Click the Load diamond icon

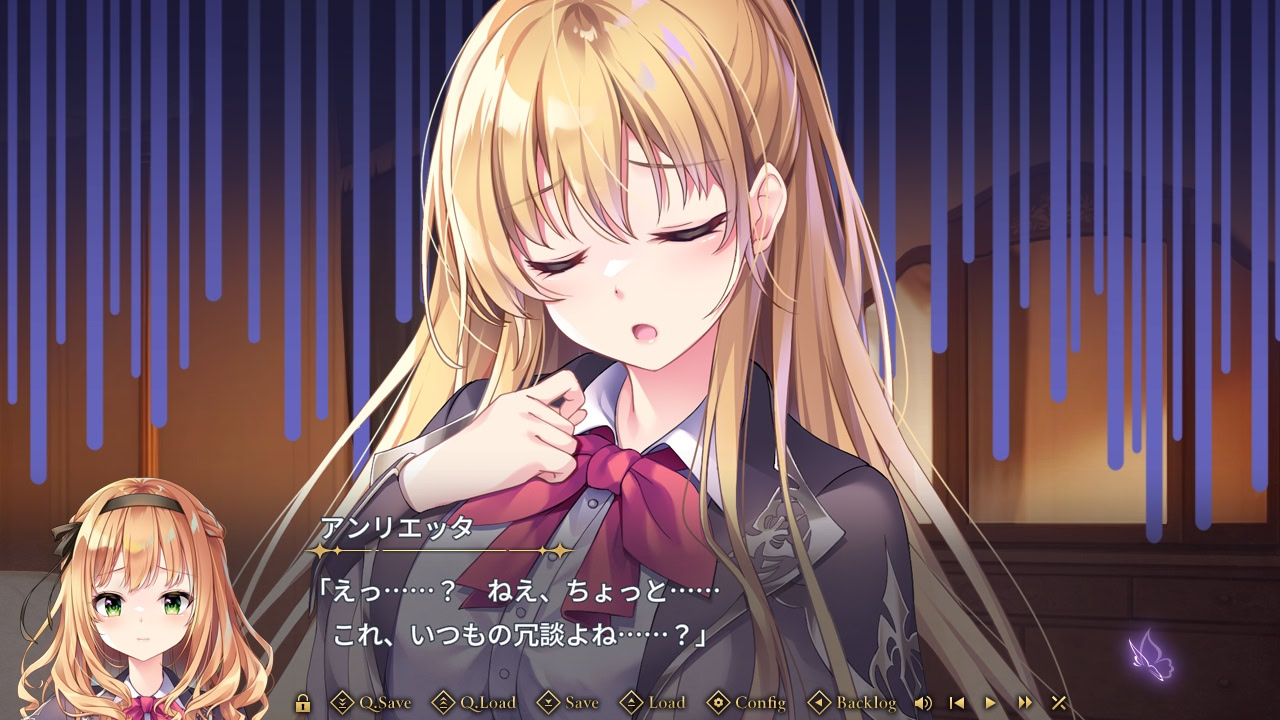click(631, 703)
